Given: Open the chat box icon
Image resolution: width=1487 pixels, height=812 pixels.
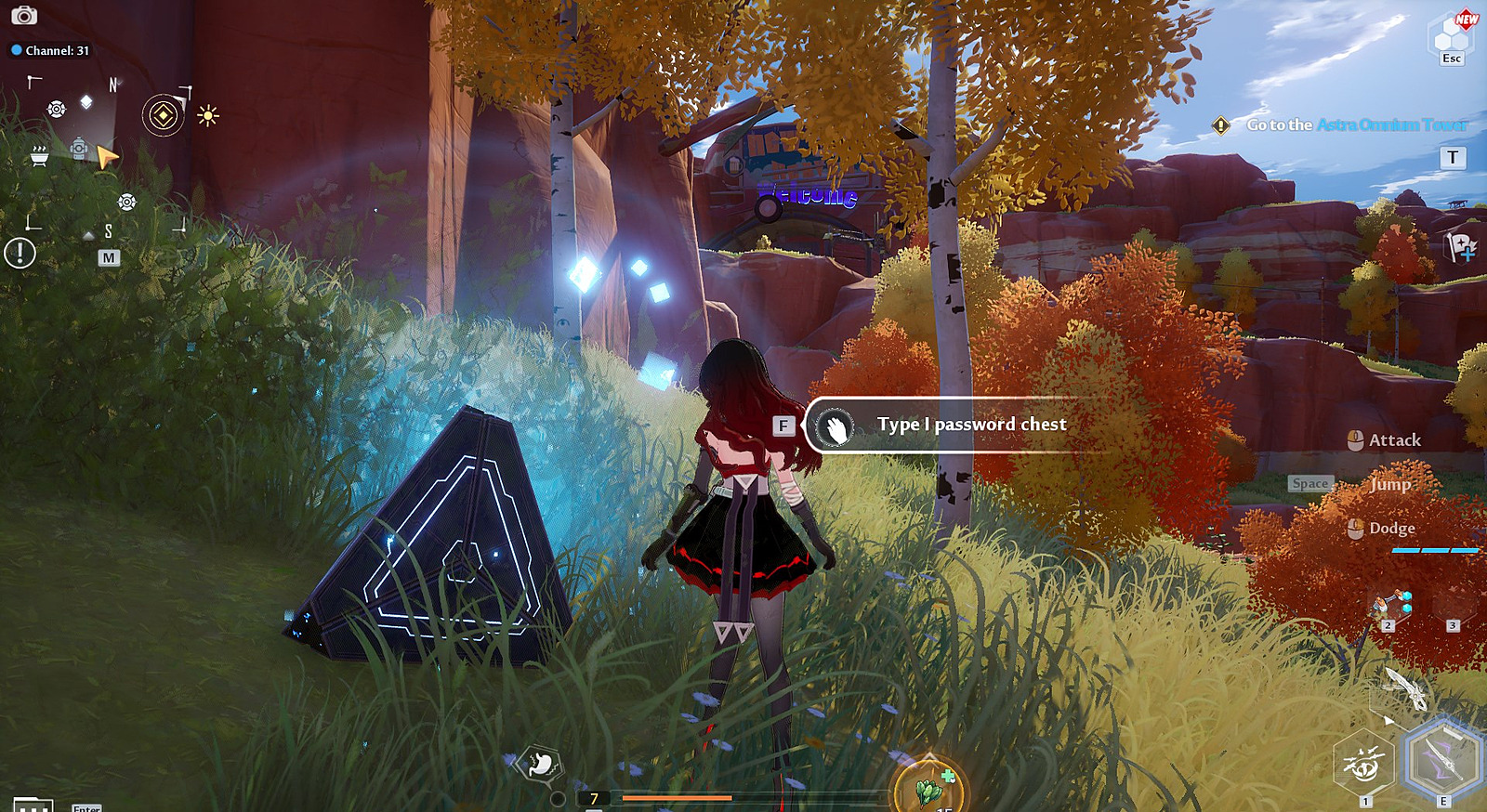Looking at the screenshot, I should tap(33, 805).
